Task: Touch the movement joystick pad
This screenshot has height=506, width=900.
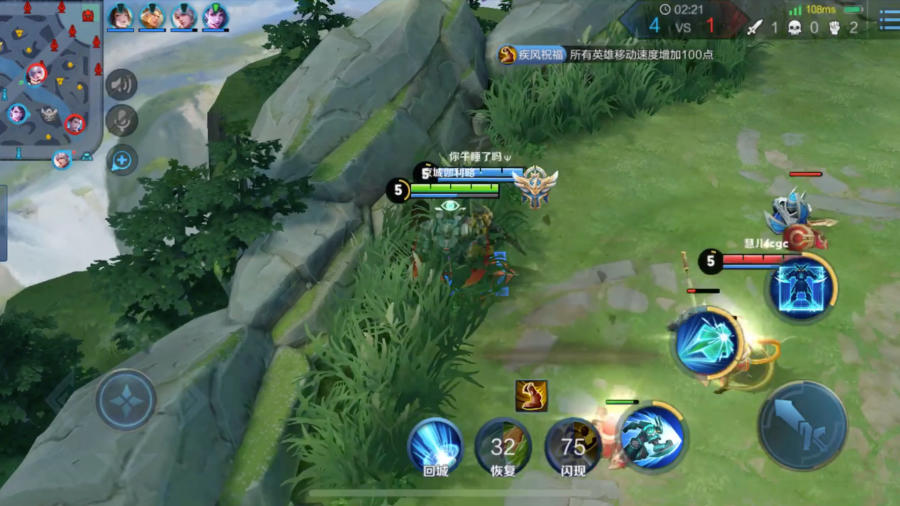Action: [x=126, y=400]
